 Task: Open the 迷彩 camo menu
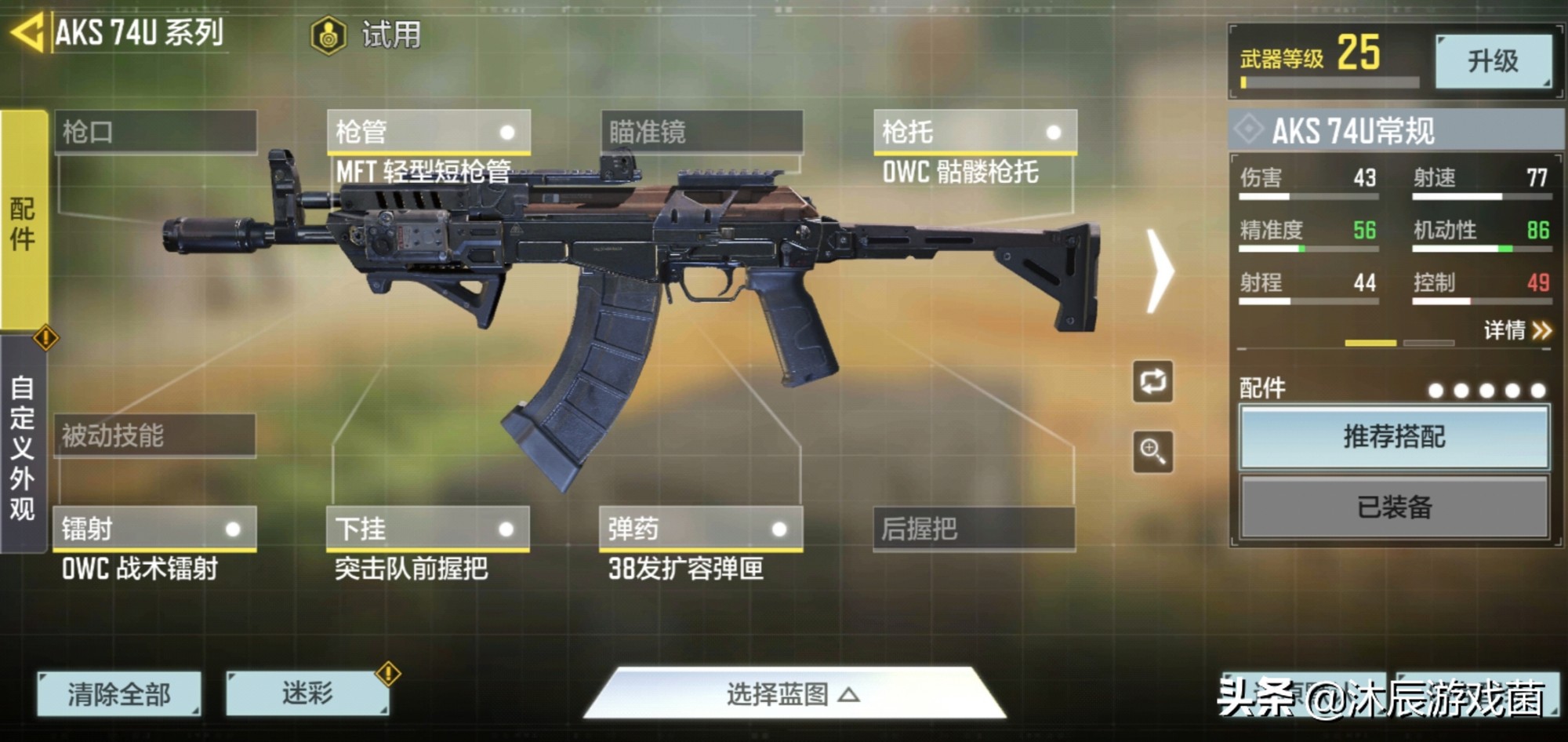tap(307, 693)
